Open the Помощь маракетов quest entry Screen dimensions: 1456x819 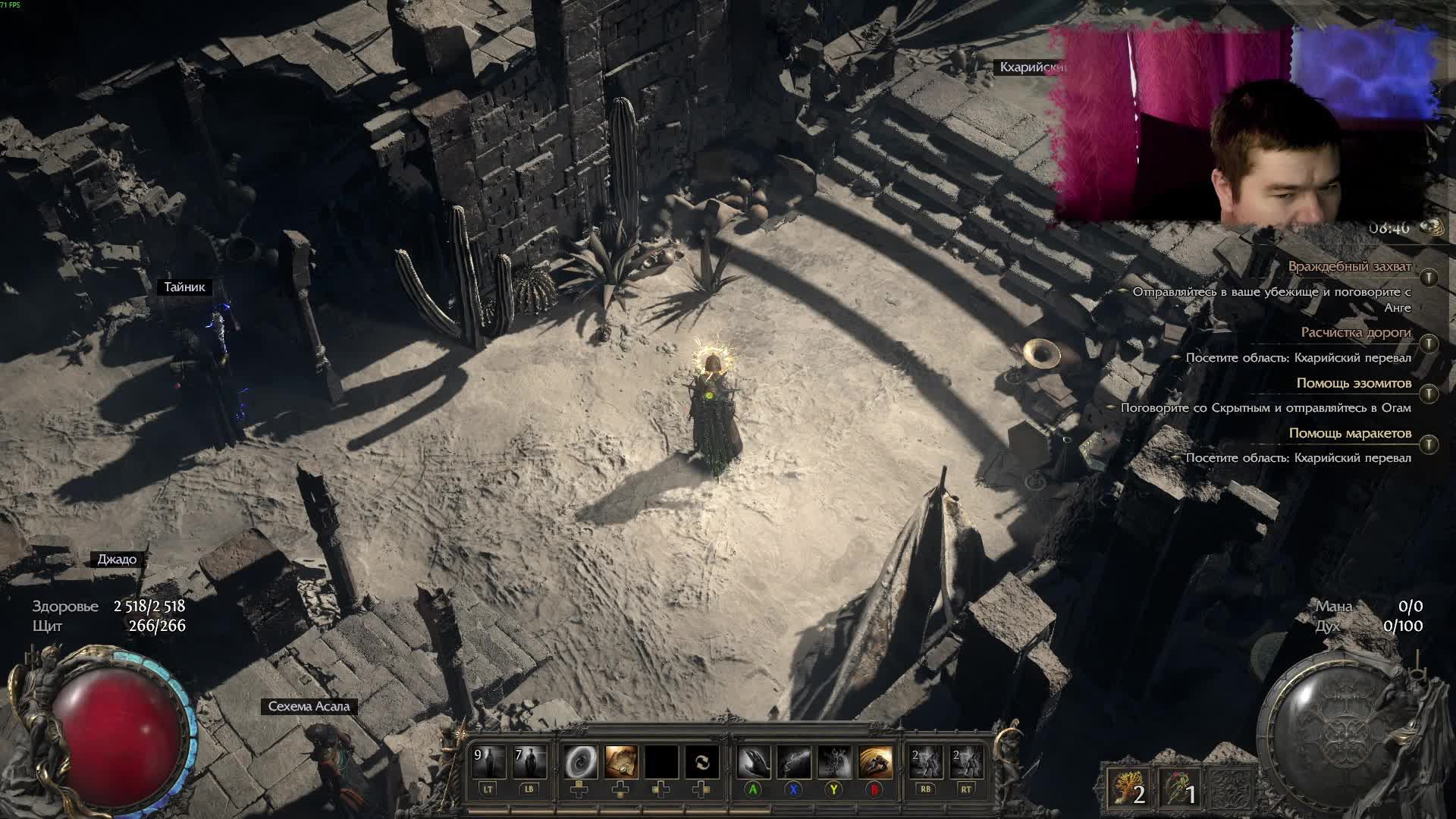(1349, 433)
